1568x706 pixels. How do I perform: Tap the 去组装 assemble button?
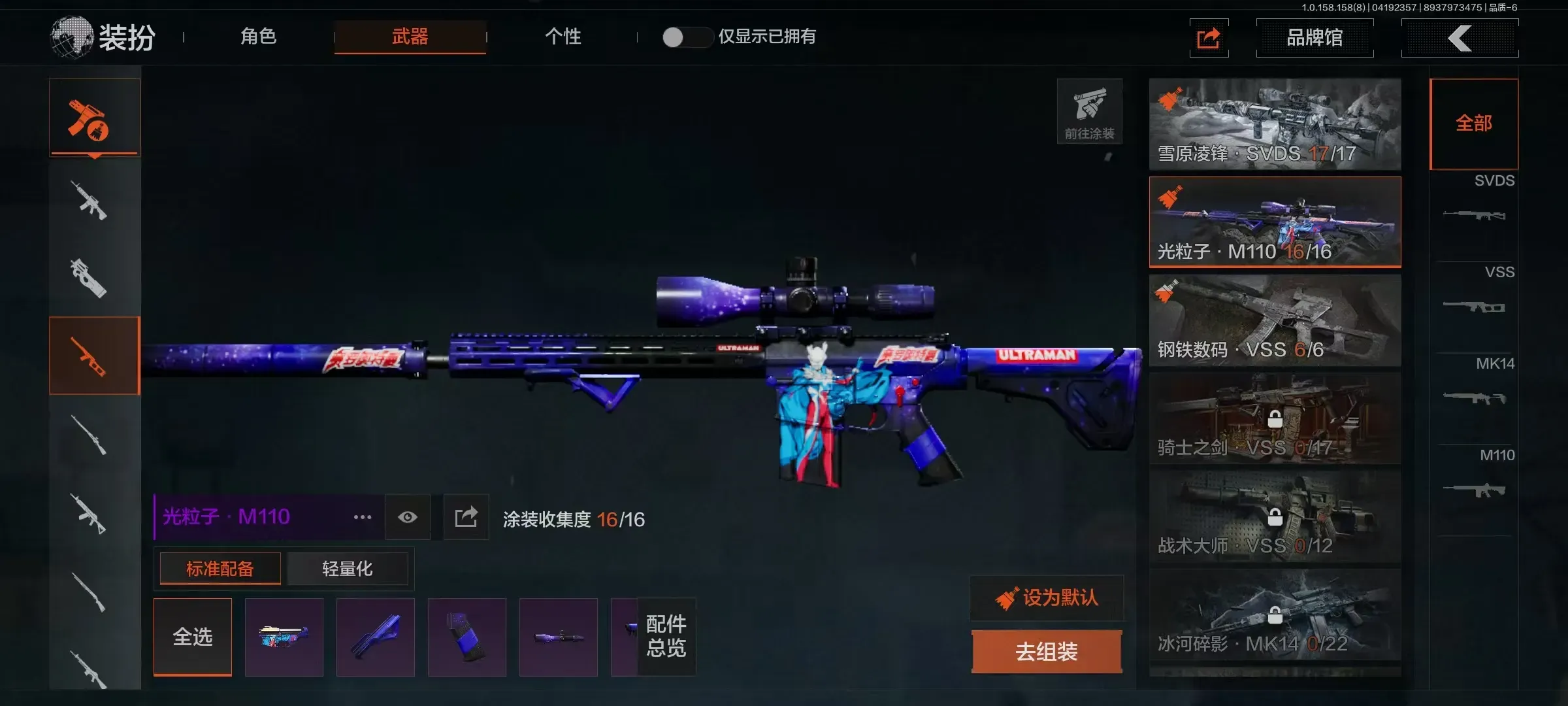tap(1047, 651)
